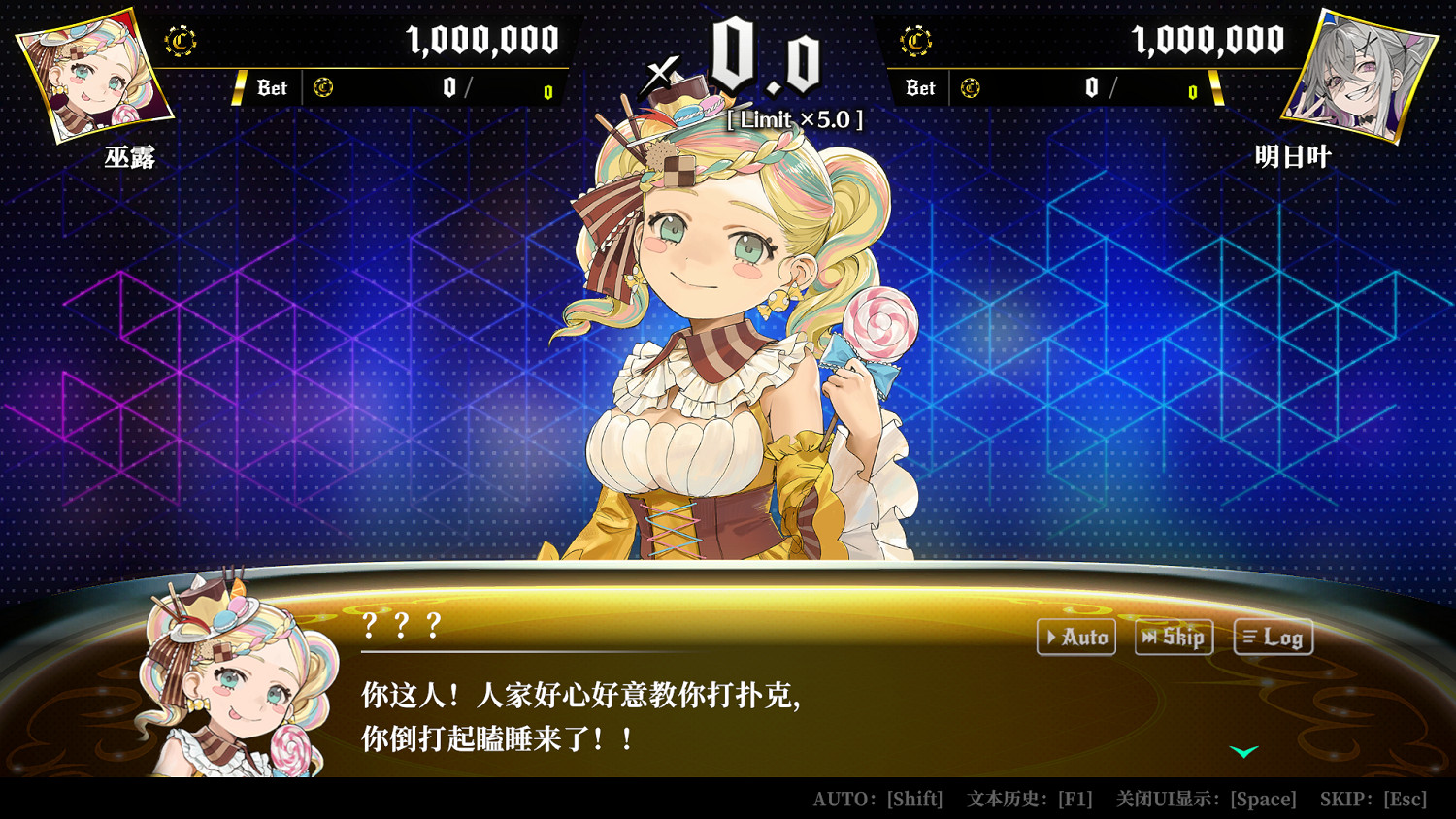Viewport: 1456px width, 819px height.
Task: Expand dialogue with the green chevron arrow
Action: tap(1242, 750)
